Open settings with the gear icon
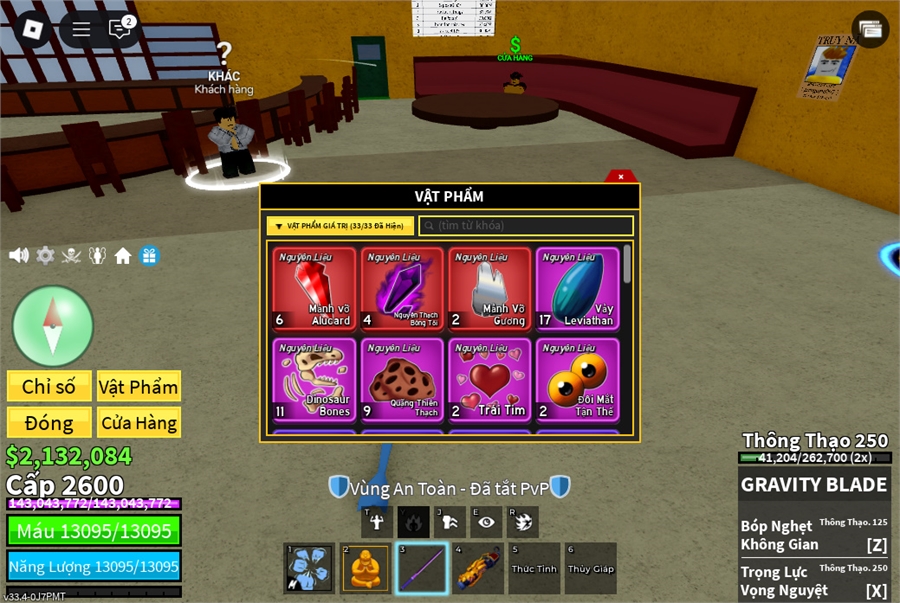Image resolution: width=900 pixels, height=603 pixels. click(45, 256)
